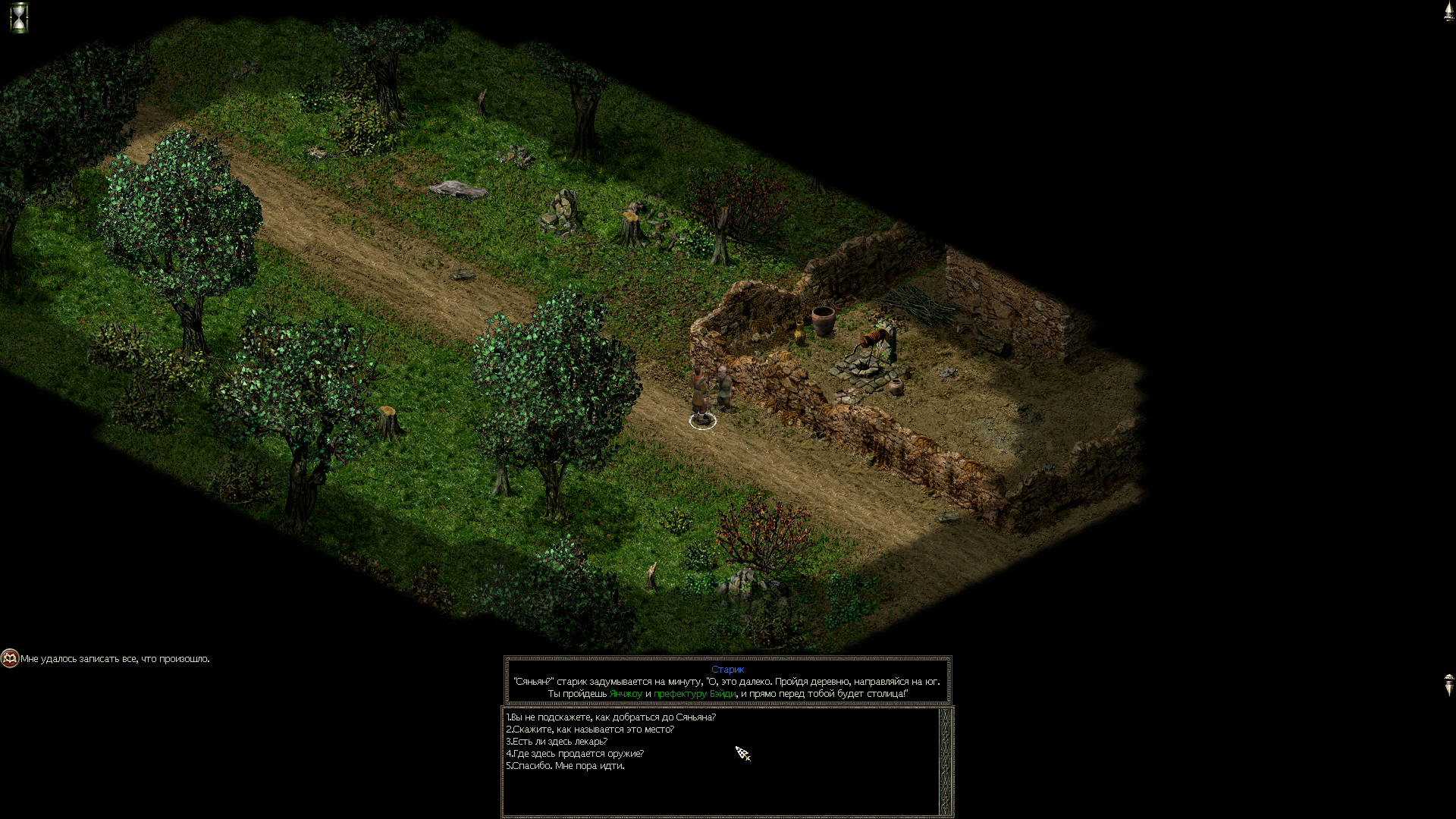
Task: Click the hourglass icon
Action: pos(19,17)
